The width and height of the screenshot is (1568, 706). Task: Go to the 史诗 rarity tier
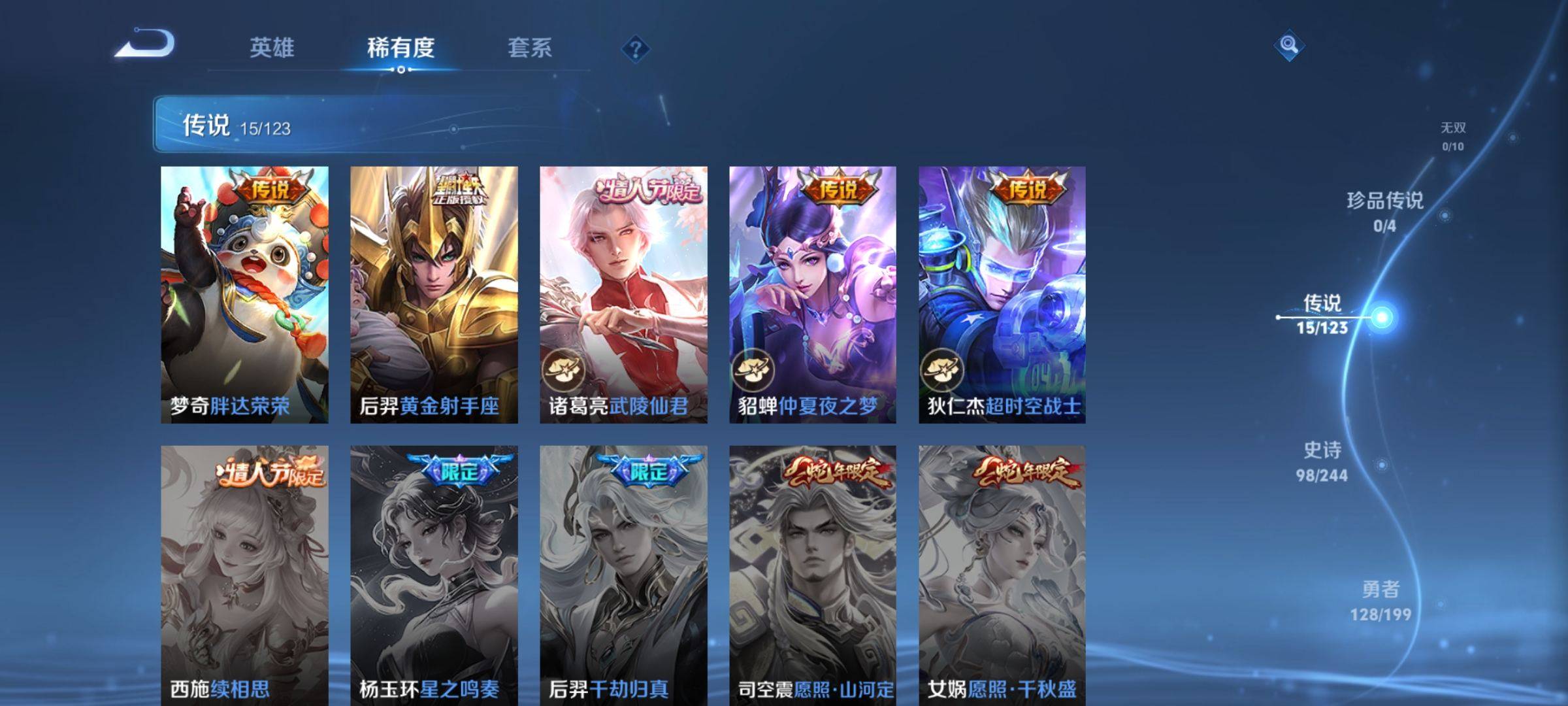(1322, 461)
